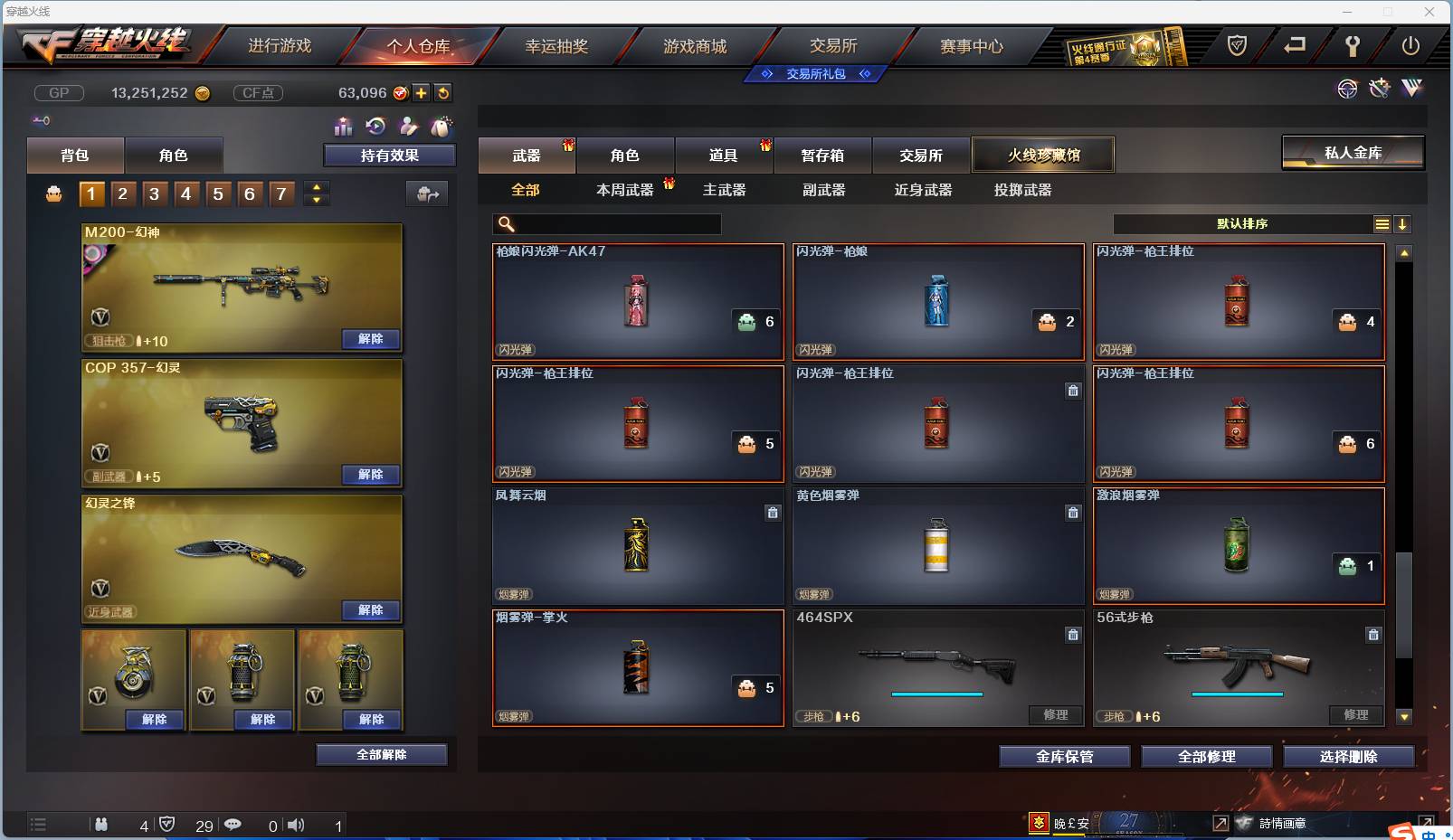Click the V-shaped event icon below power button
Screen dimensions: 1453x840
[x=1410, y=90]
